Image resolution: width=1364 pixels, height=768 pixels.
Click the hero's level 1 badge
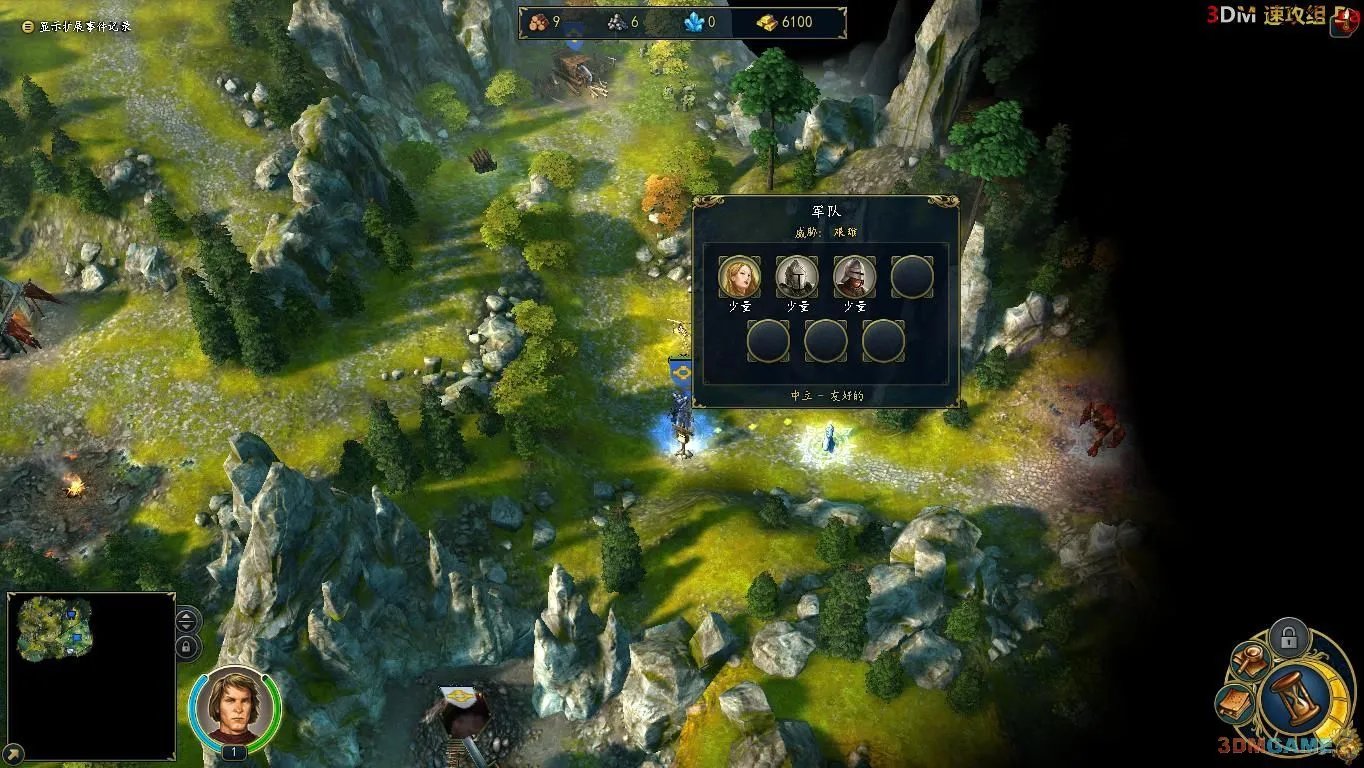point(232,750)
